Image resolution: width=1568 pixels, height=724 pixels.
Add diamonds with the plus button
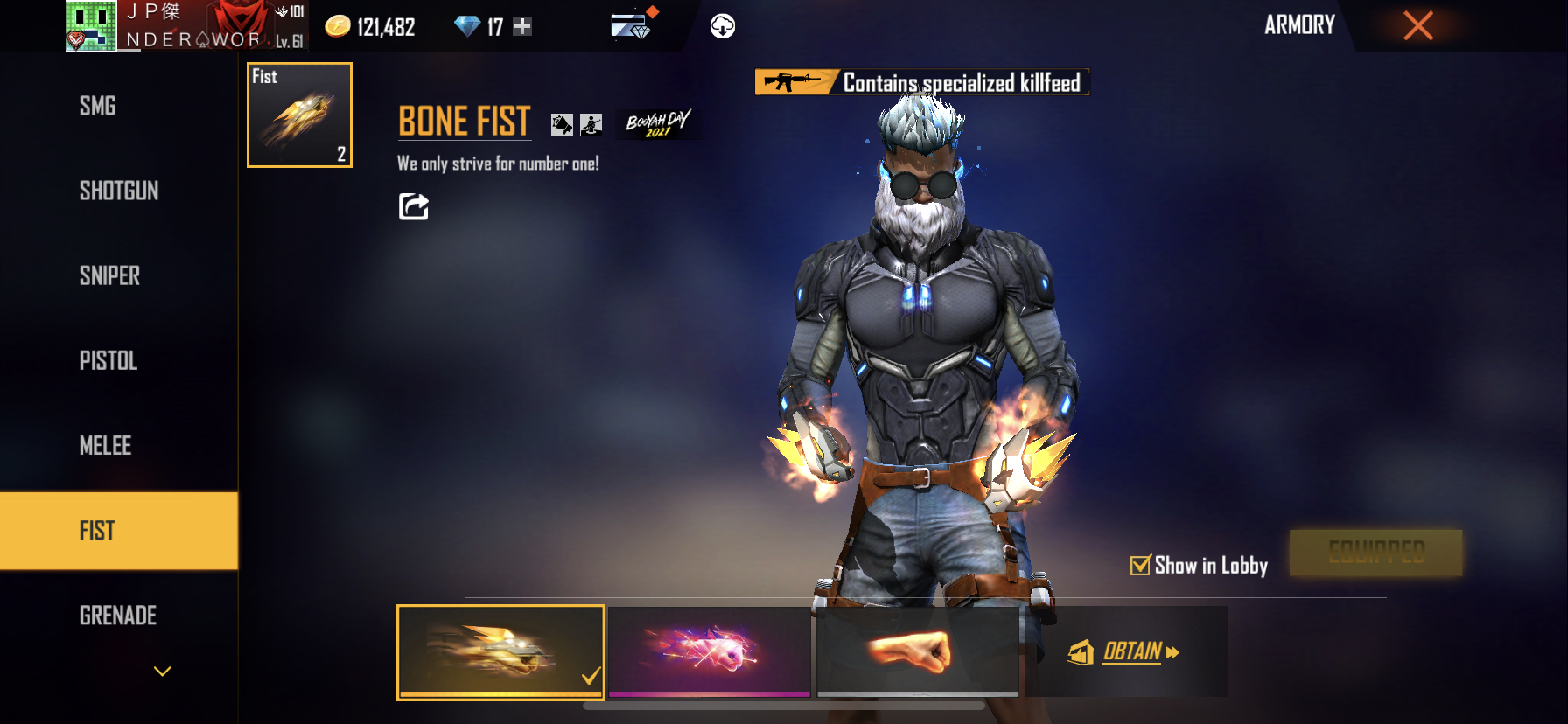[x=522, y=27]
